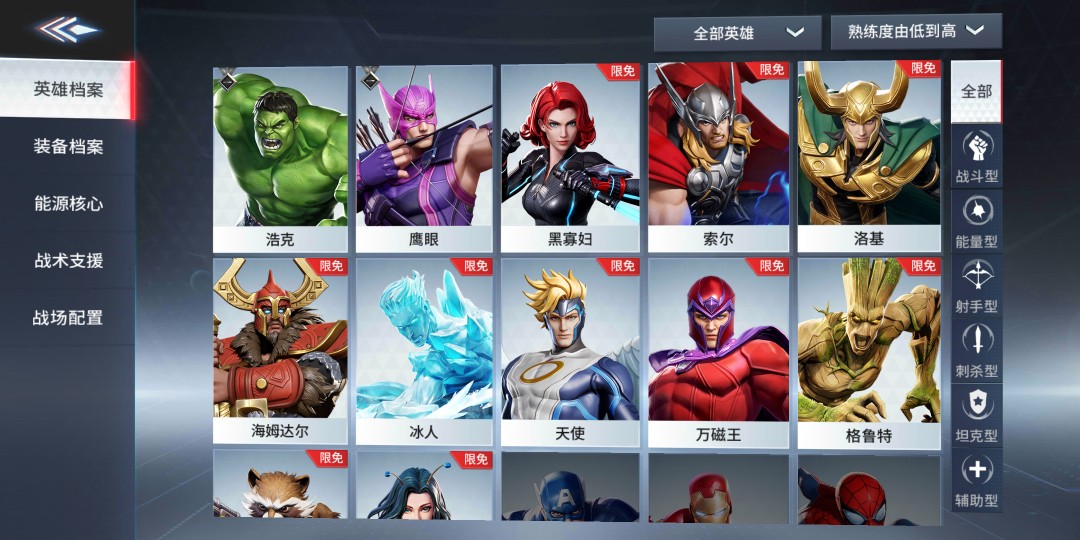Select the 索尔 Thor hero card
1080x540 pixels.
click(717, 158)
